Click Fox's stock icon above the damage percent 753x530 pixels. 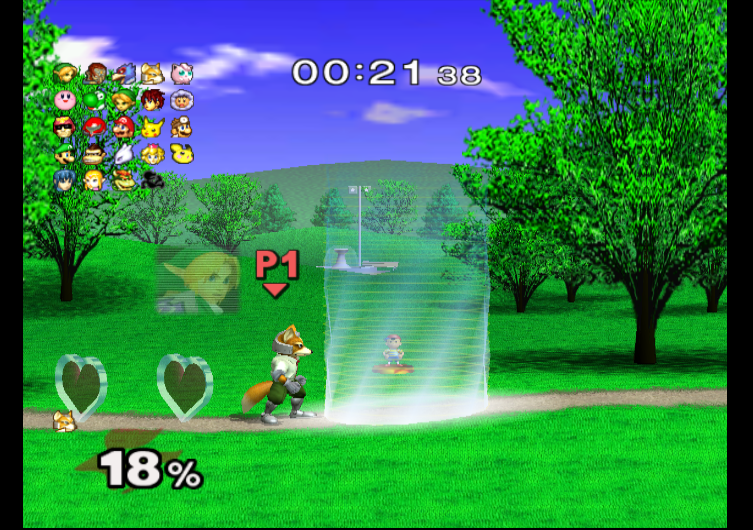click(64, 420)
